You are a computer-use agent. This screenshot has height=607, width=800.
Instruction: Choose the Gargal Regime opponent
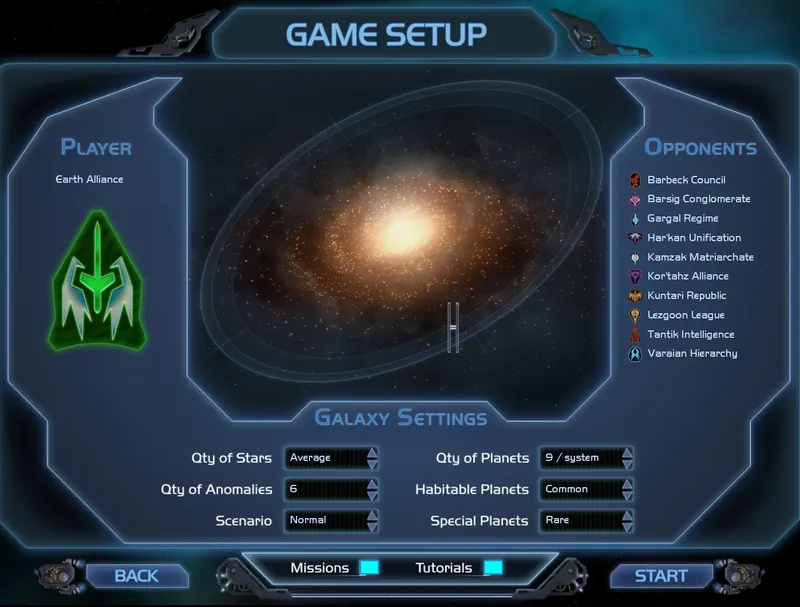(682, 218)
